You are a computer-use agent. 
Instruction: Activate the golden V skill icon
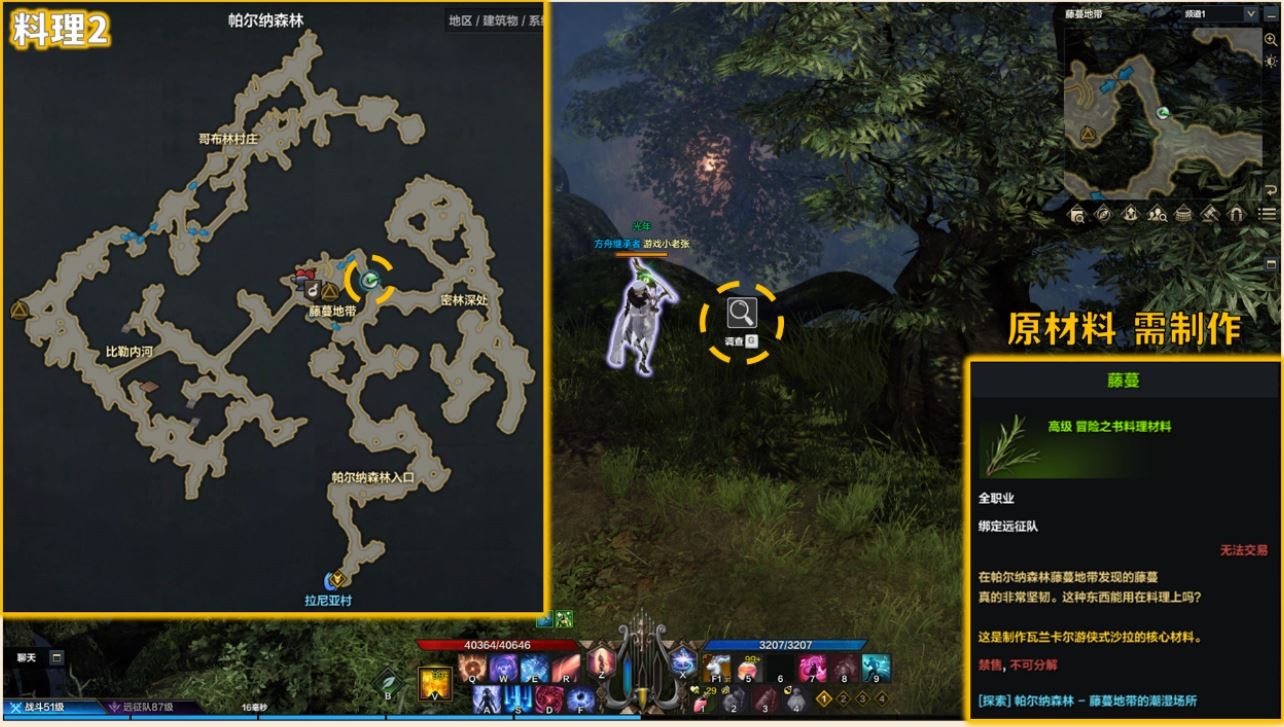(435, 682)
